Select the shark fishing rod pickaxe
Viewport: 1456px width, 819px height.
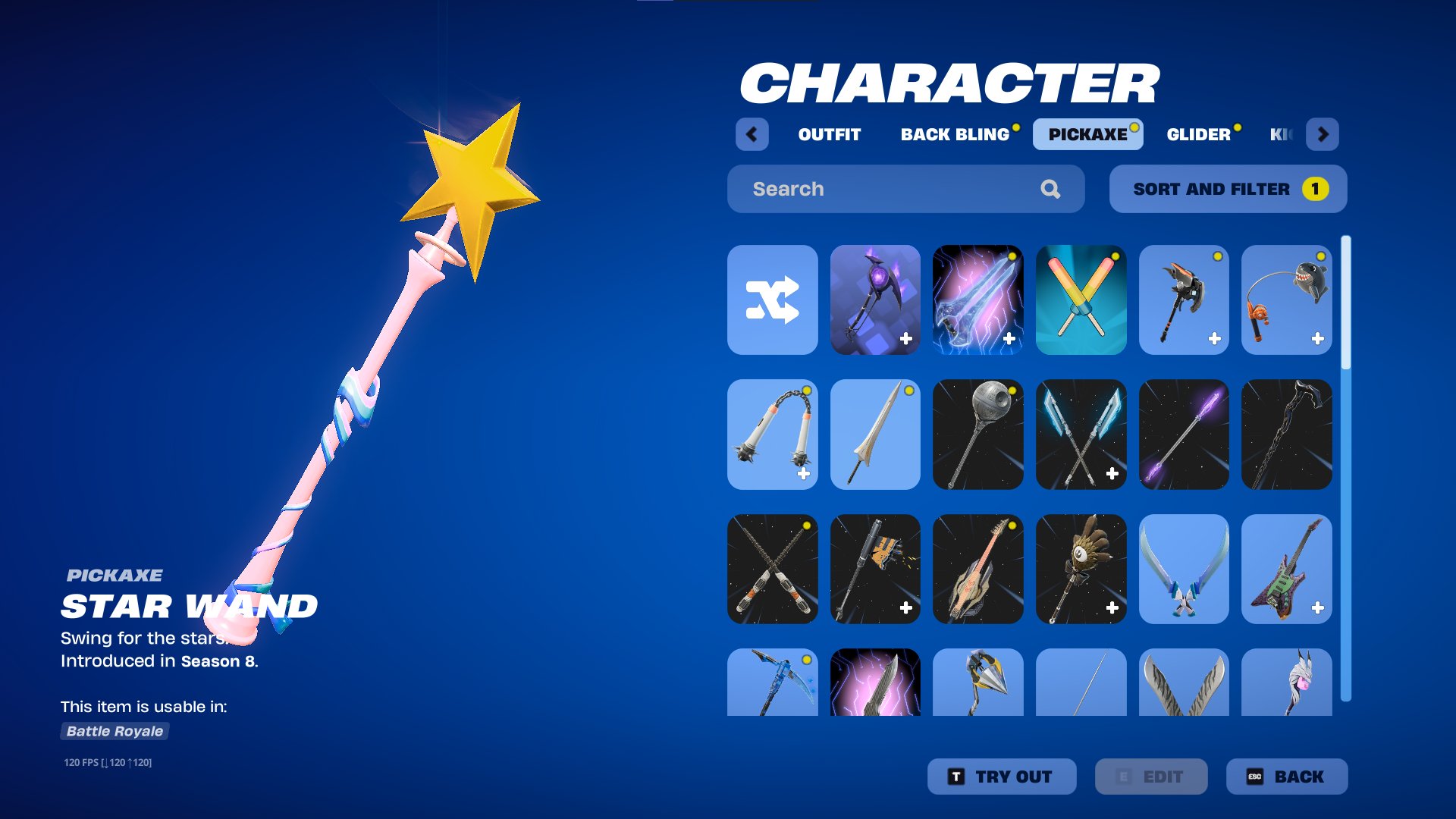coord(1287,300)
